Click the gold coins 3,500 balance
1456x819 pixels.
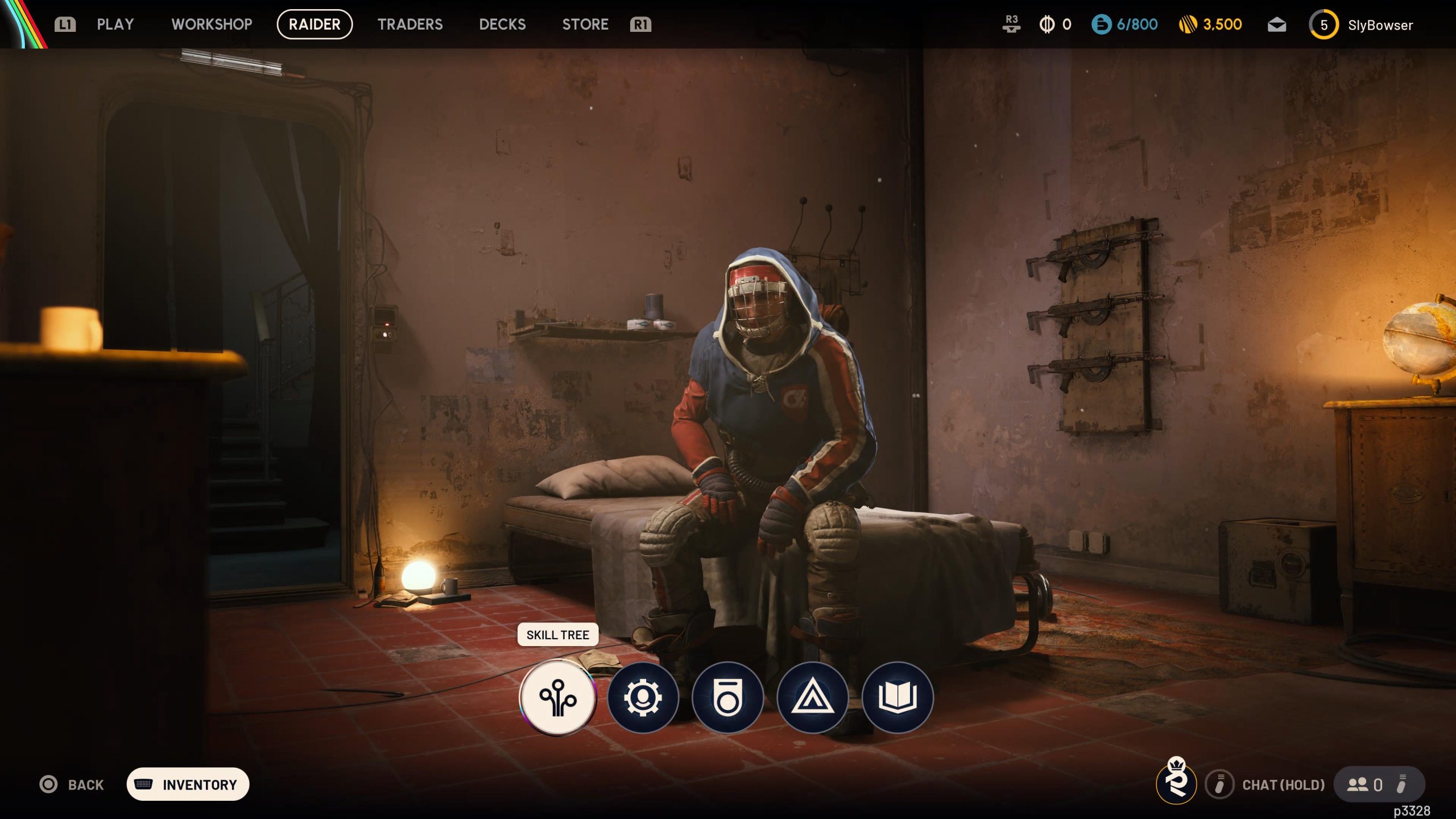click(x=1210, y=24)
